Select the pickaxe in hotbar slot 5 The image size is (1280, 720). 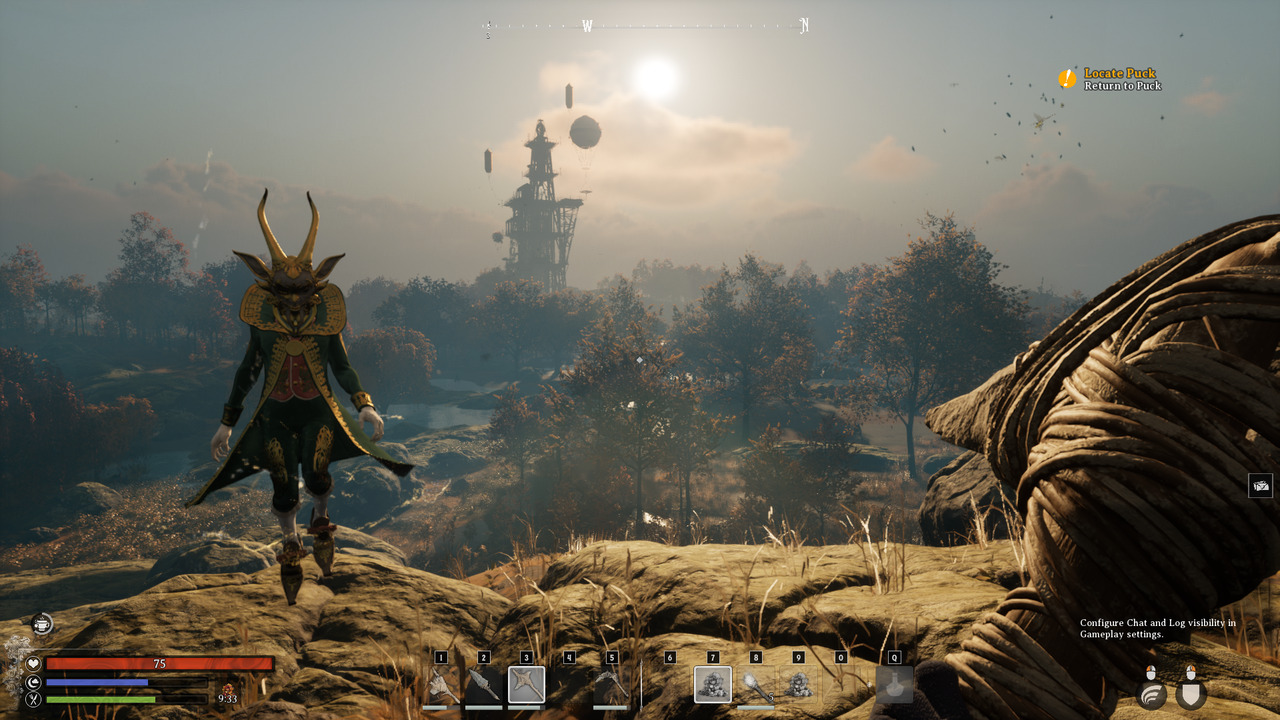(x=611, y=686)
